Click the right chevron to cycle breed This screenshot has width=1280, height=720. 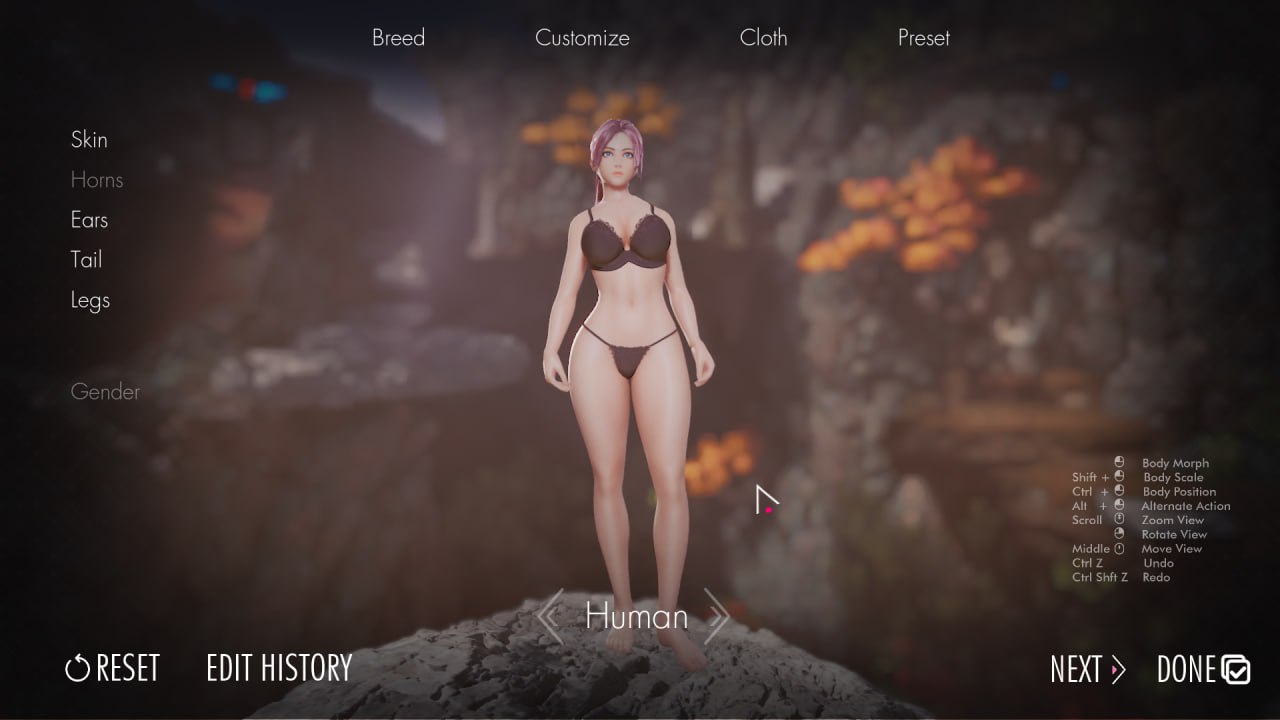[x=717, y=617]
